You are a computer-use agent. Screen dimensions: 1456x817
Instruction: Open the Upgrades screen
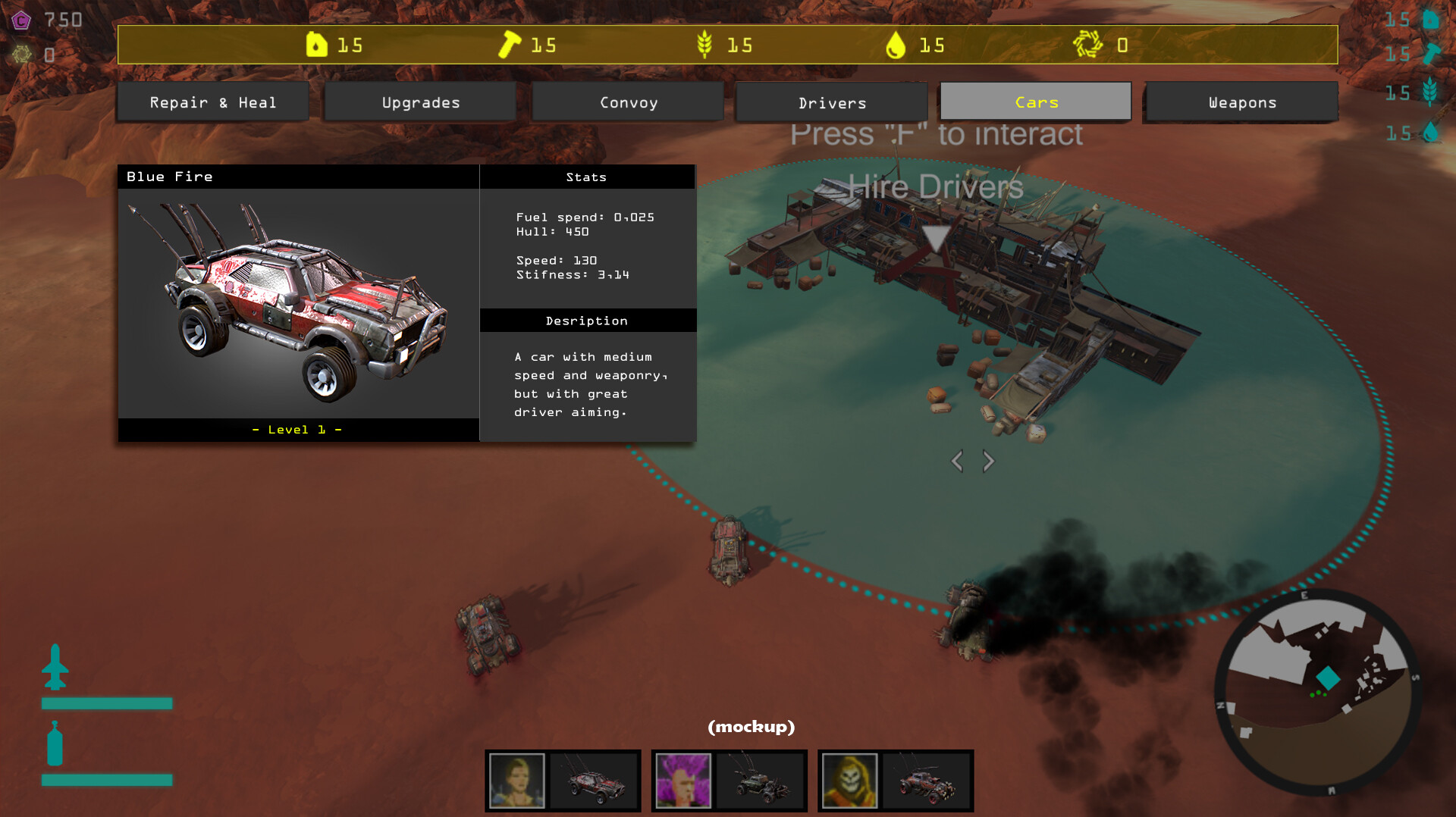coord(420,102)
